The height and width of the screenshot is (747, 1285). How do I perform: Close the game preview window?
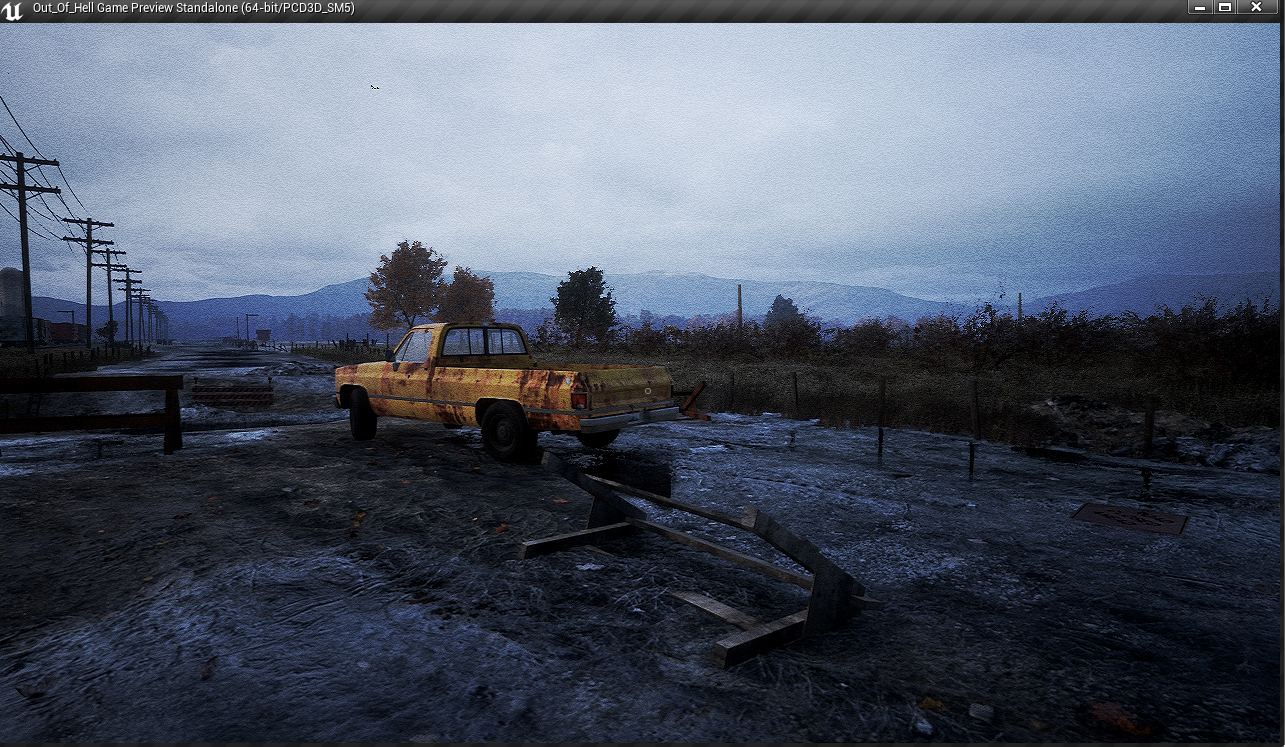[x=1256, y=8]
